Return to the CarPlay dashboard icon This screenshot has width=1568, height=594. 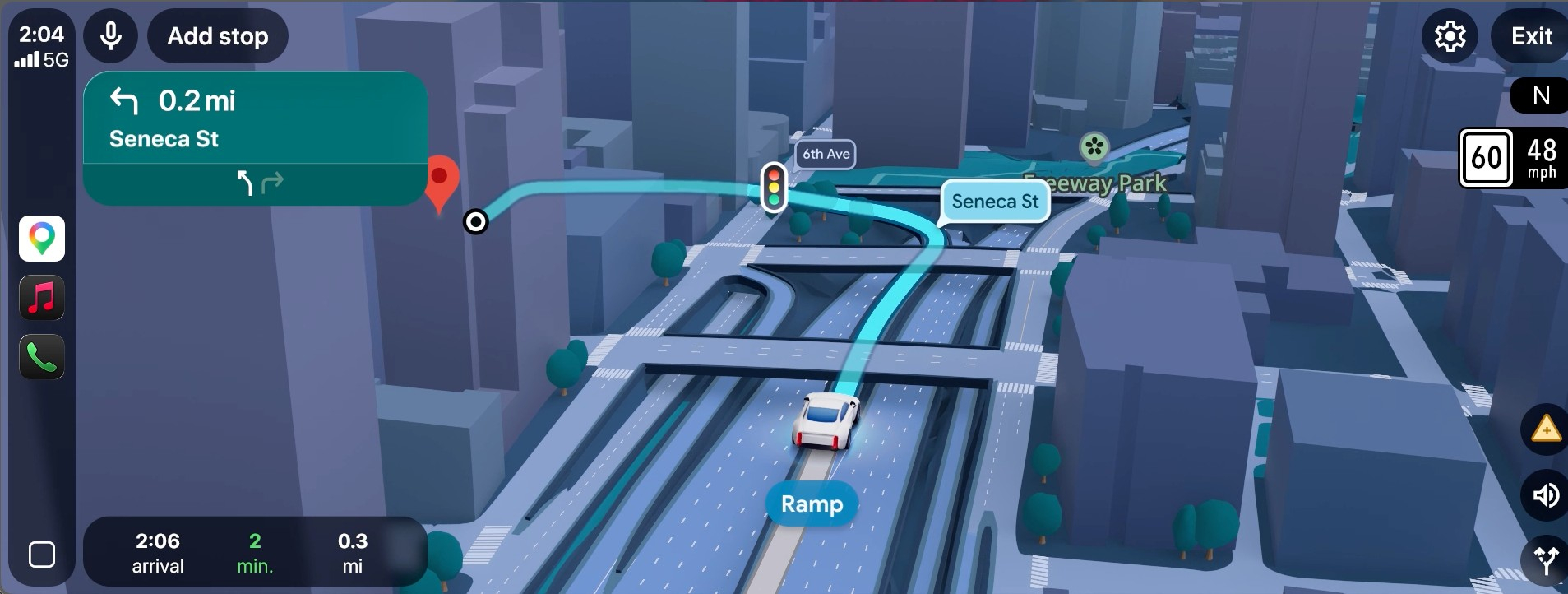click(x=41, y=555)
